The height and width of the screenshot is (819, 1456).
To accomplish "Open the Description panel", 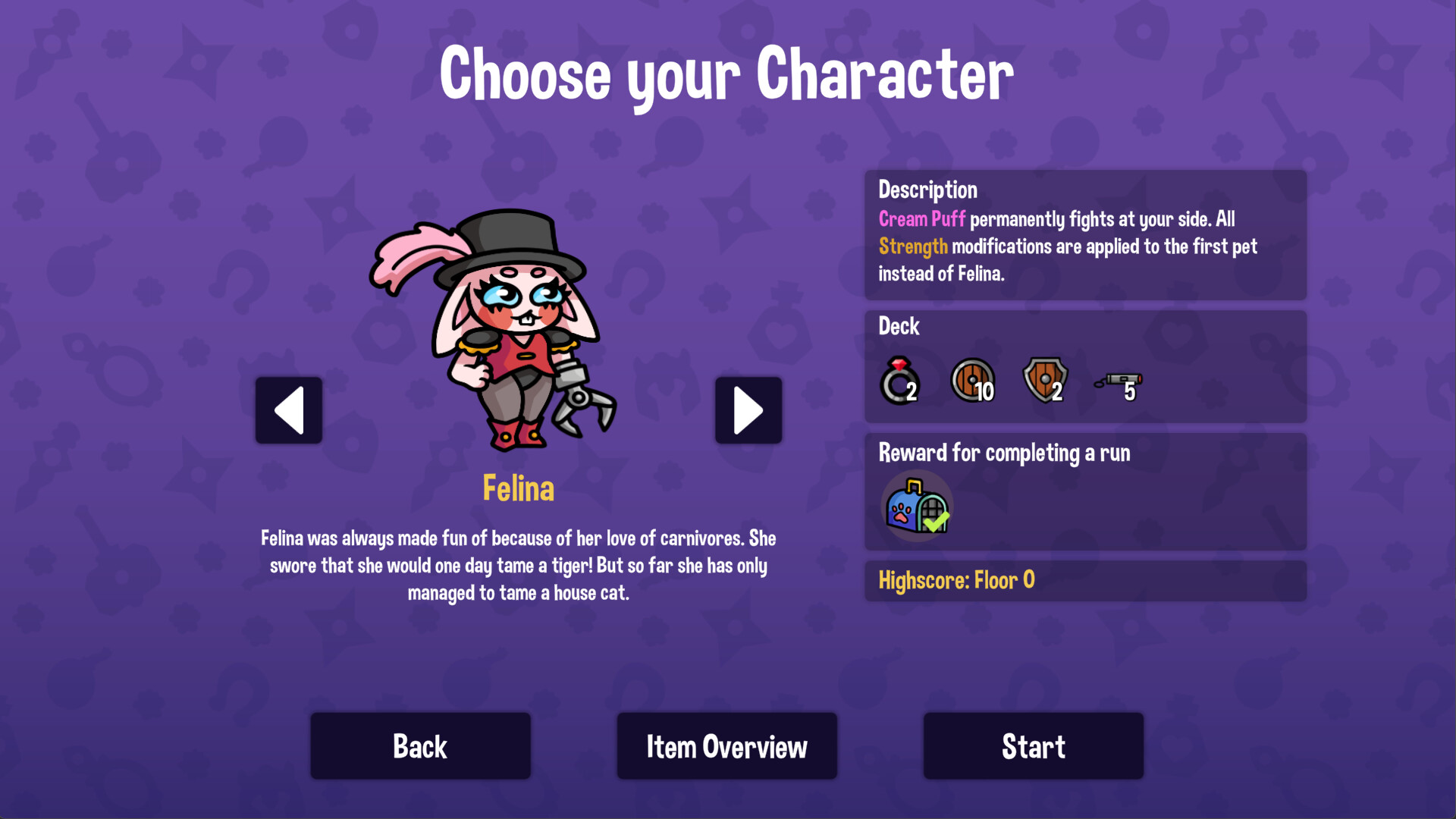I will coord(927,190).
